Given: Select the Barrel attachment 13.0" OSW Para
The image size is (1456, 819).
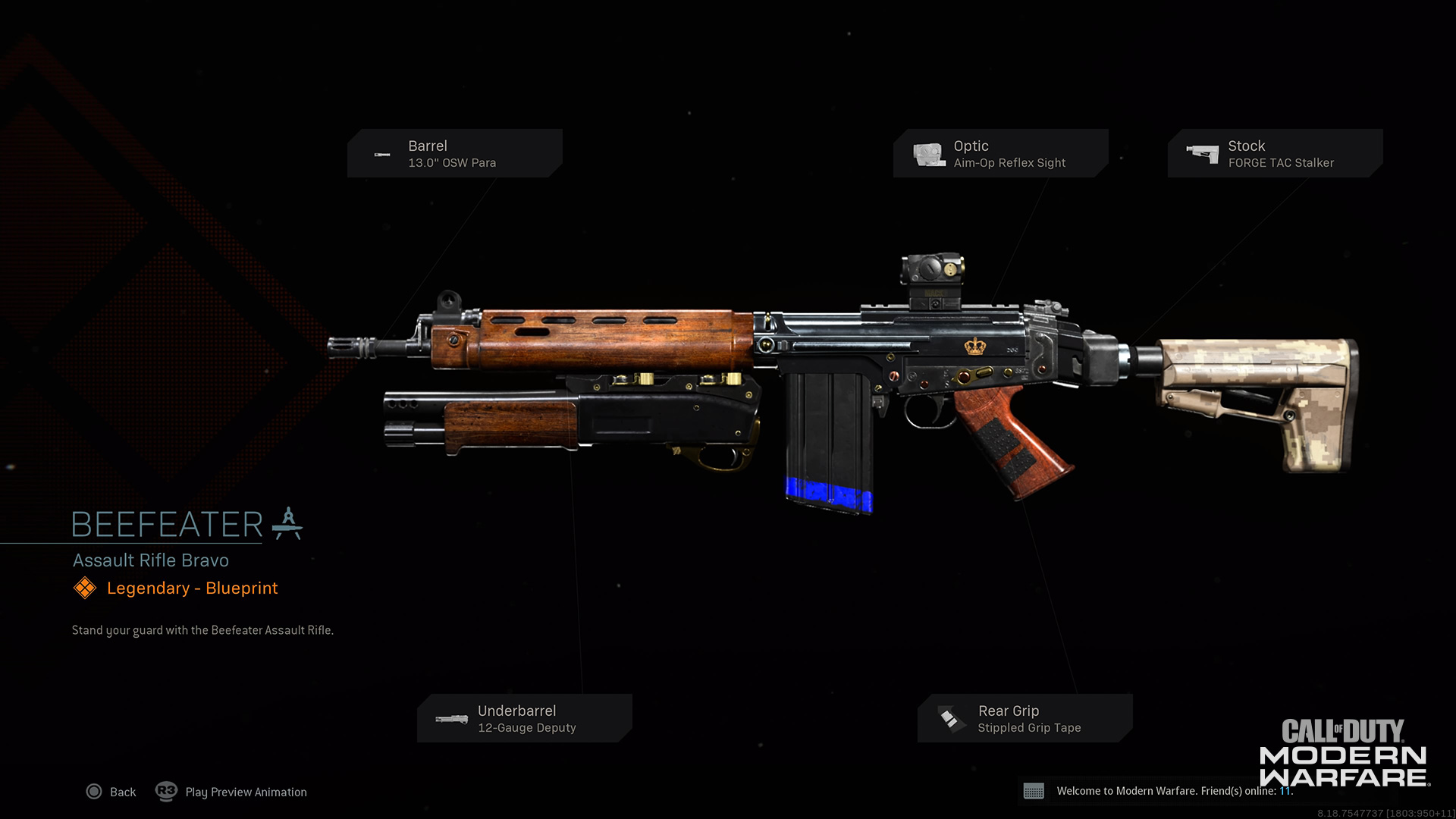Looking at the screenshot, I should (454, 153).
